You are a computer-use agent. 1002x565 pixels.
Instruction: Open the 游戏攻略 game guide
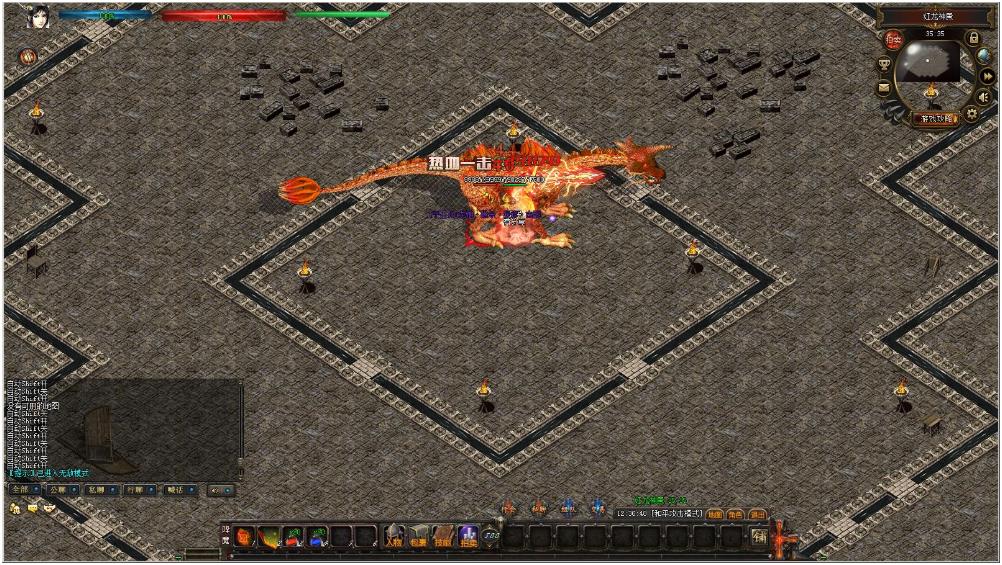(935, 118)
